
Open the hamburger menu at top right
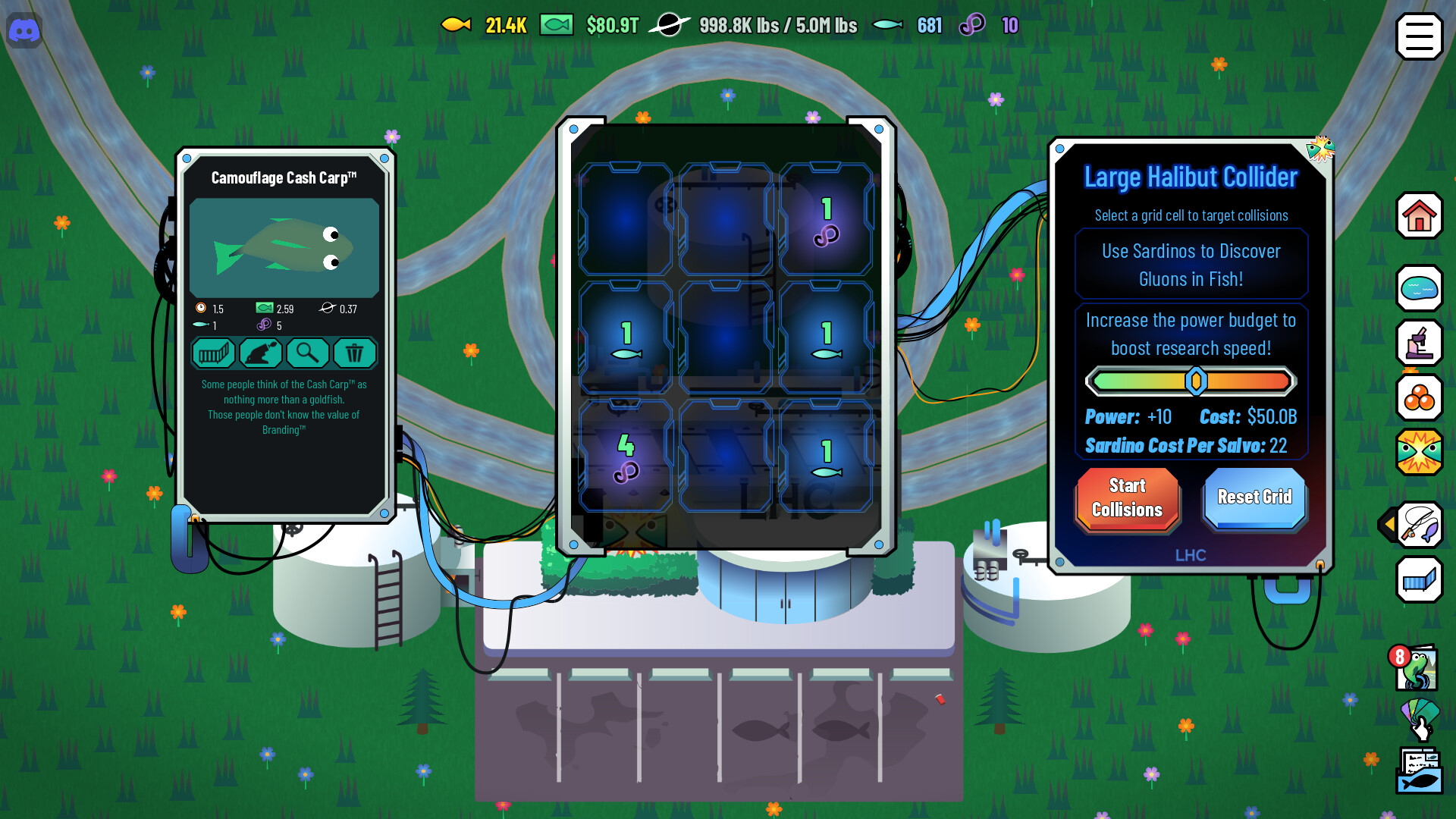coord(1419,36)
